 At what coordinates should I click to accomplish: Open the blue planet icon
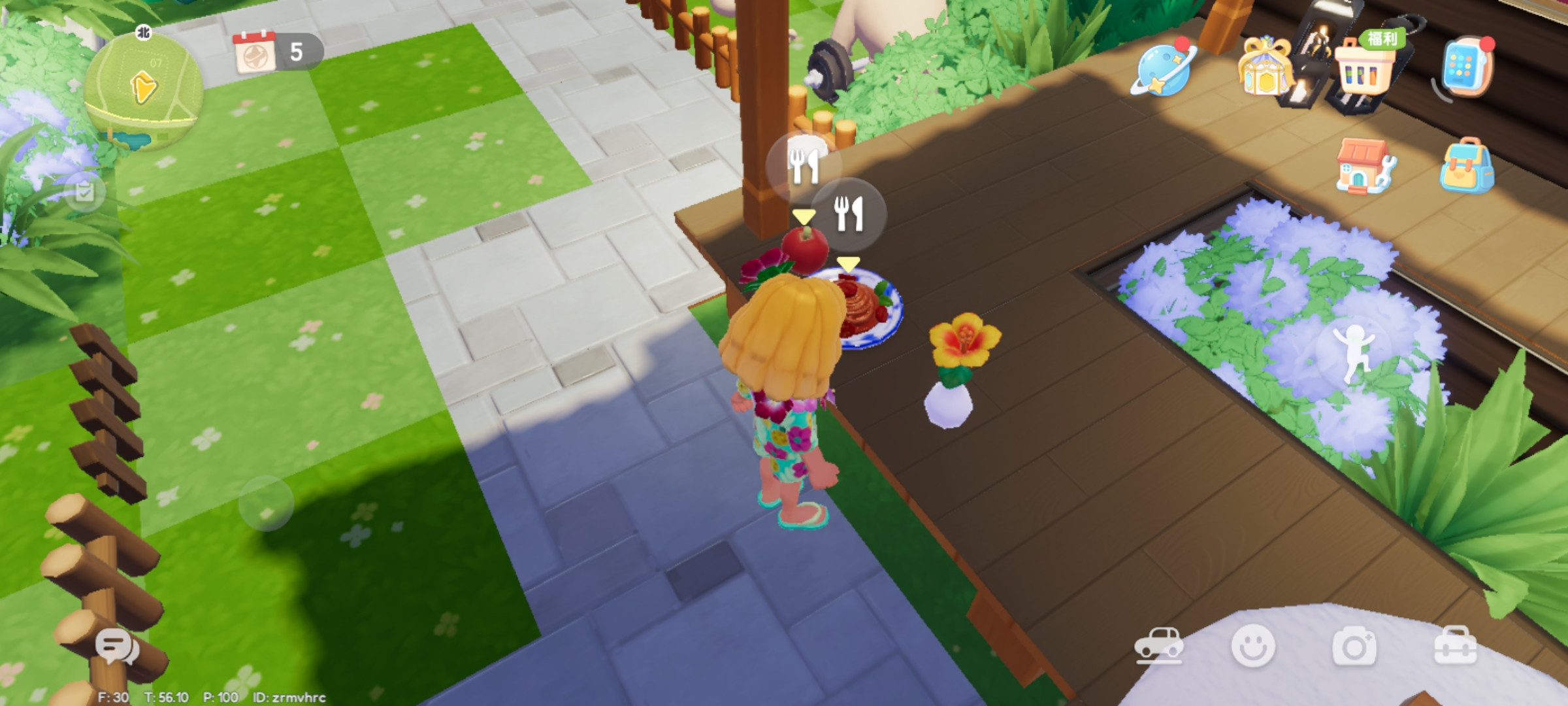(x=1165, y=69)
